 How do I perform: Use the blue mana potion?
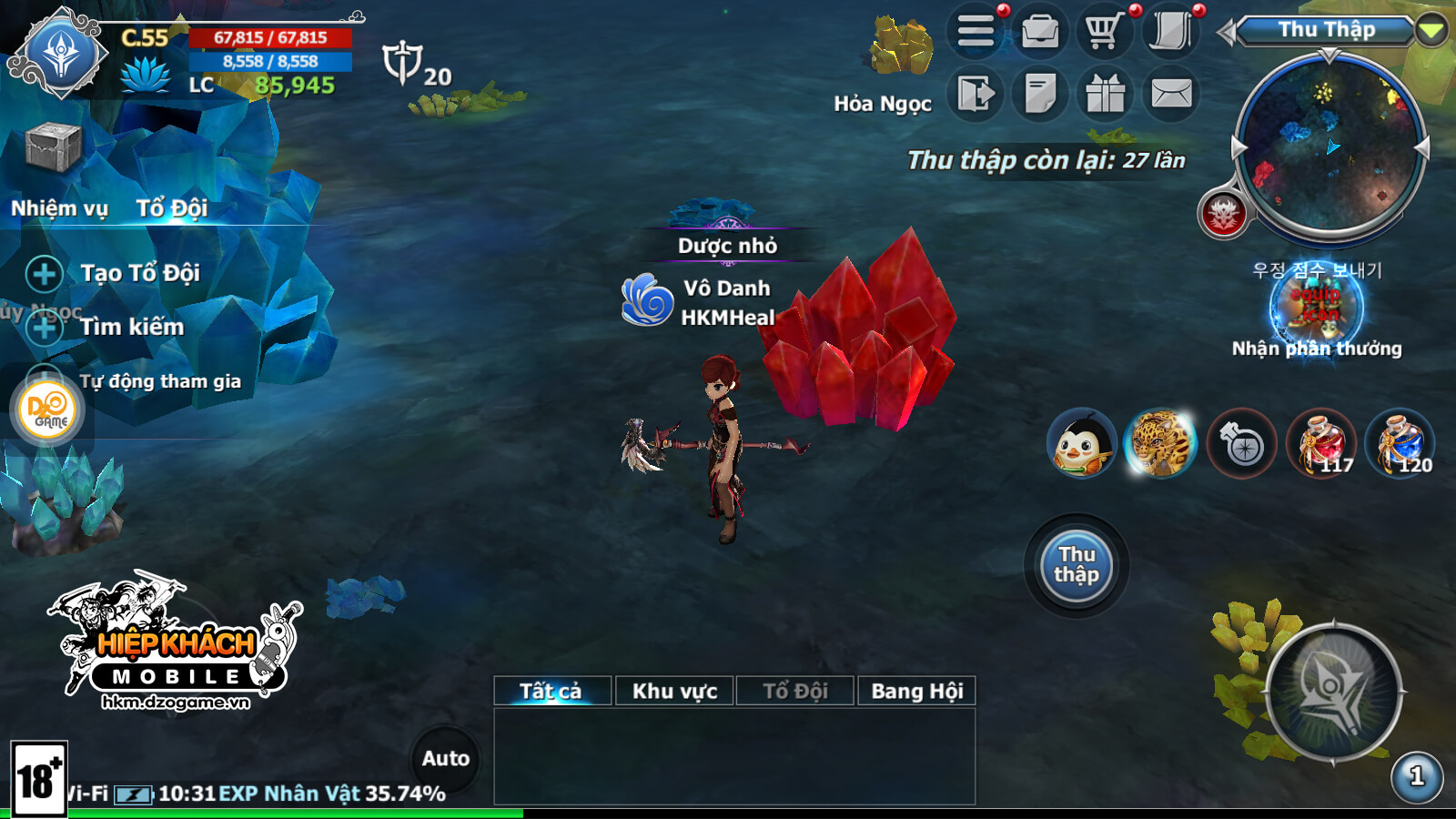(x=1399, y=443)
